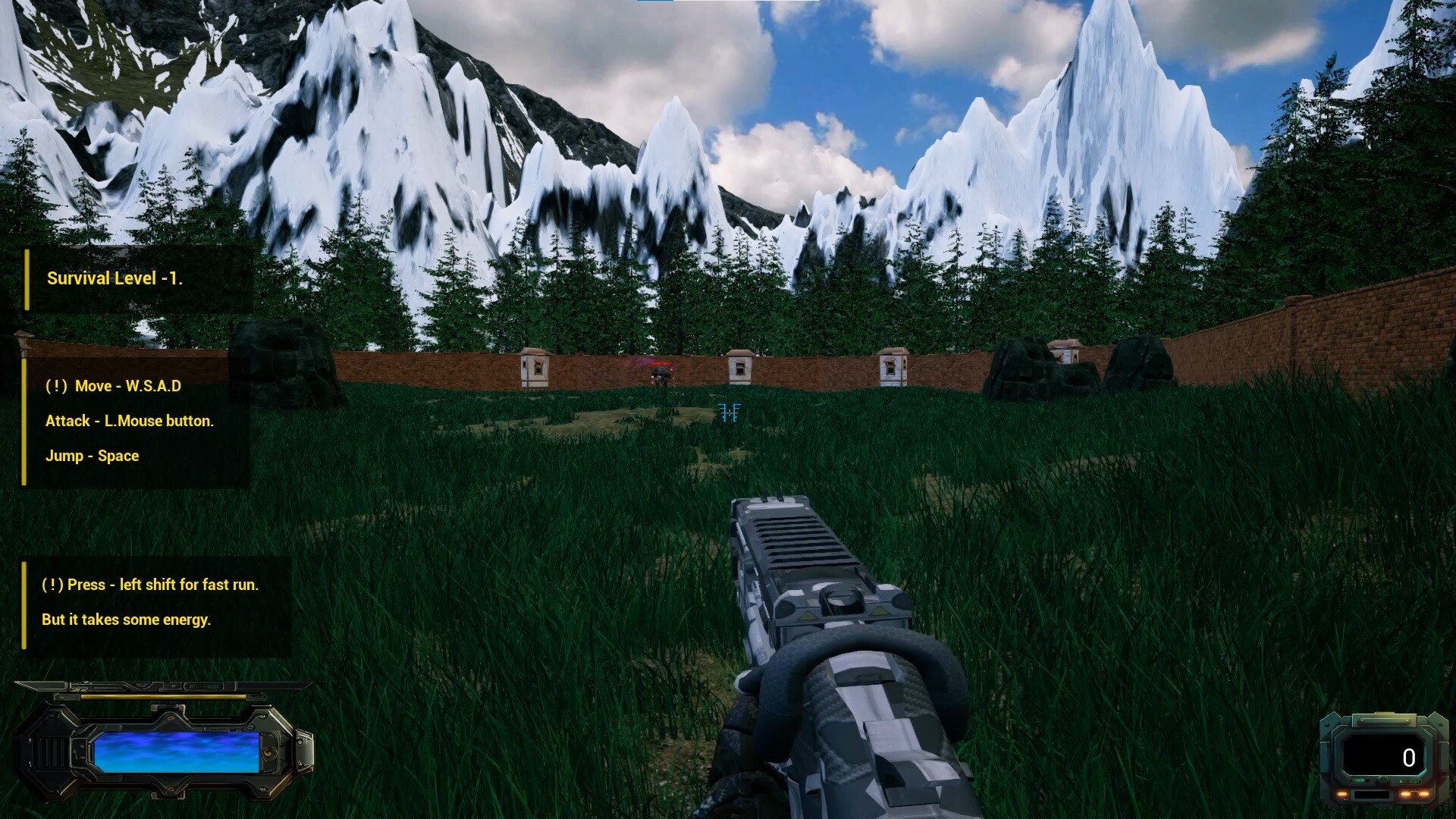Click the green light on the ammo display
Viewport: 1456px width, 819px height.
point(1359,780)
